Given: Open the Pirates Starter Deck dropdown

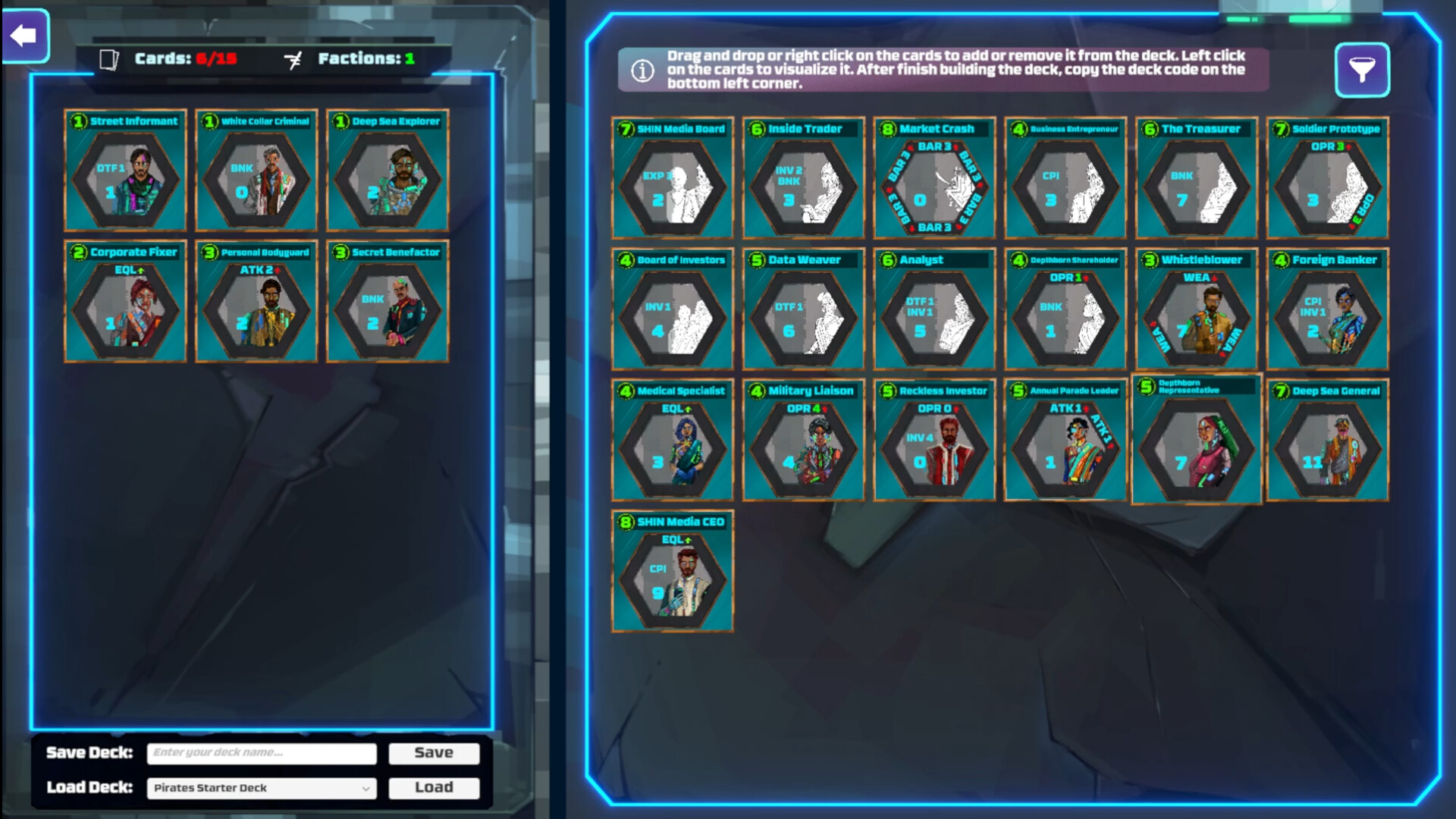Looking at the screenshot, I should coord(262,788).
